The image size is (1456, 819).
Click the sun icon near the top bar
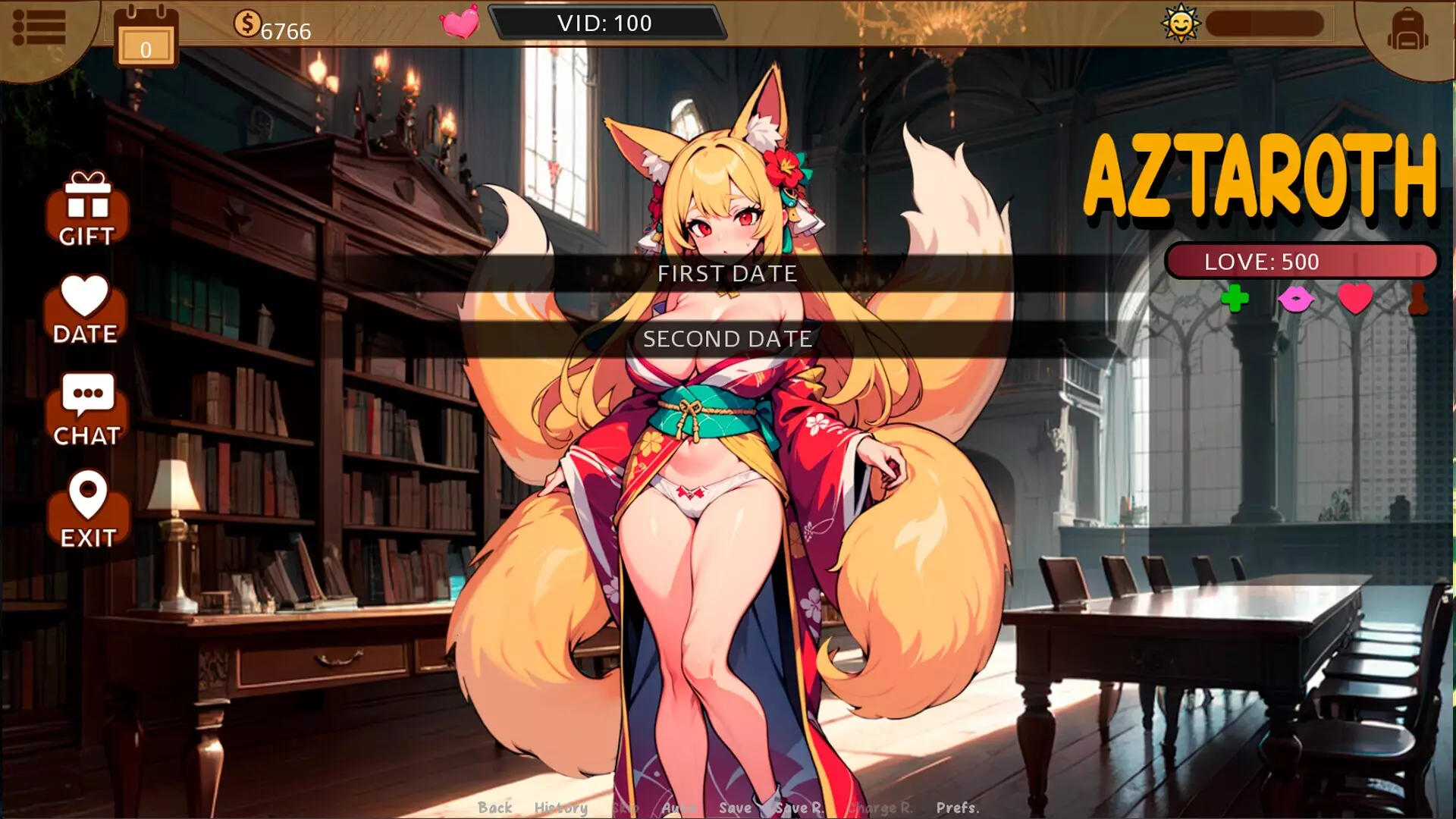[x=1181, y=24]
